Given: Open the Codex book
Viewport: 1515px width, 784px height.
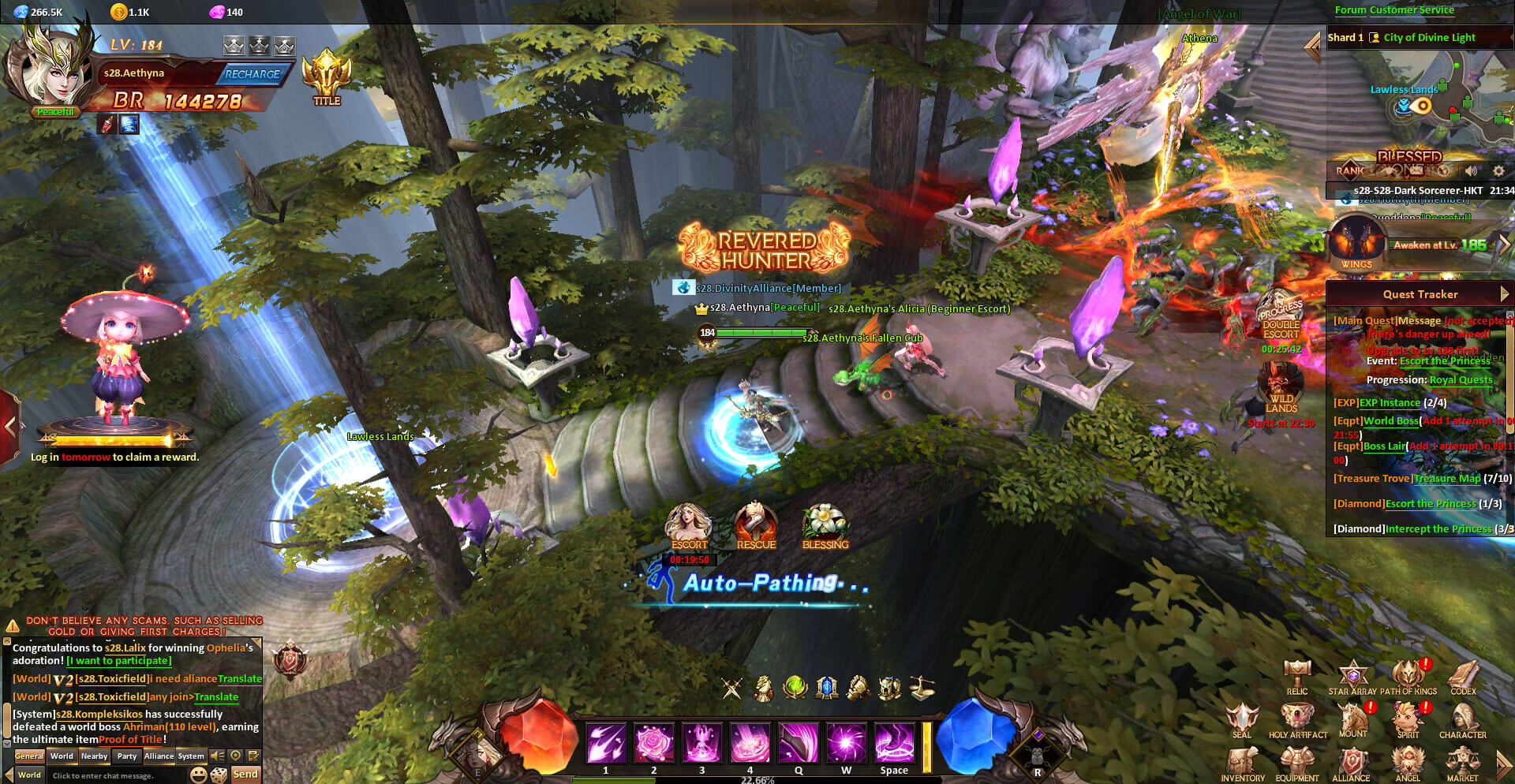Looking at the screenshot, I should pos(1463,677).
